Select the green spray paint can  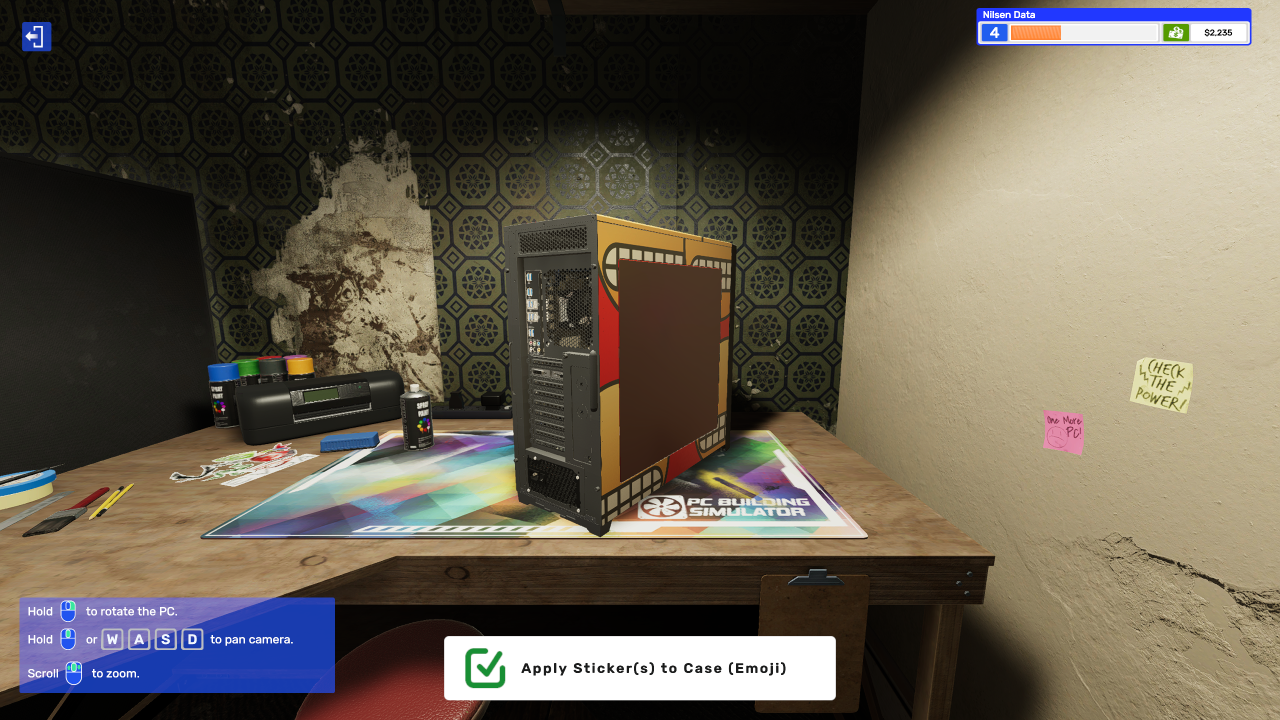[x=247, y=366]
